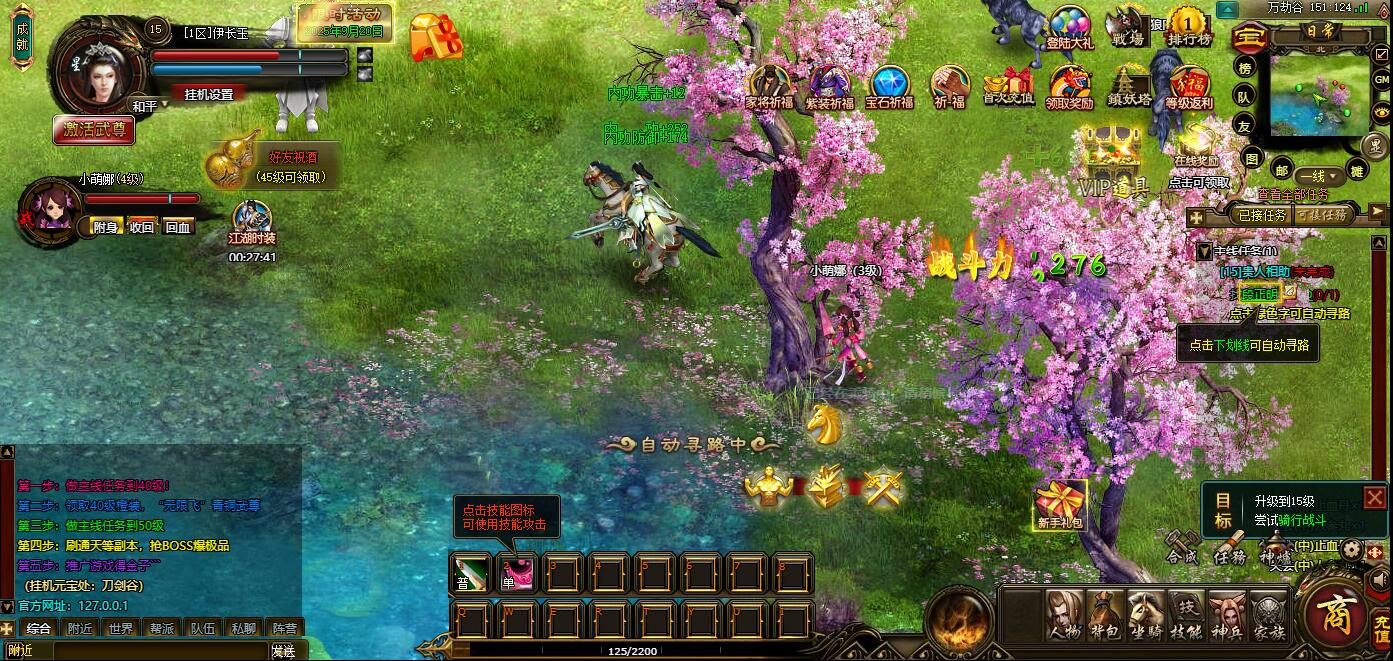Open the 成就 achievements banner

(x=22, y=38)
